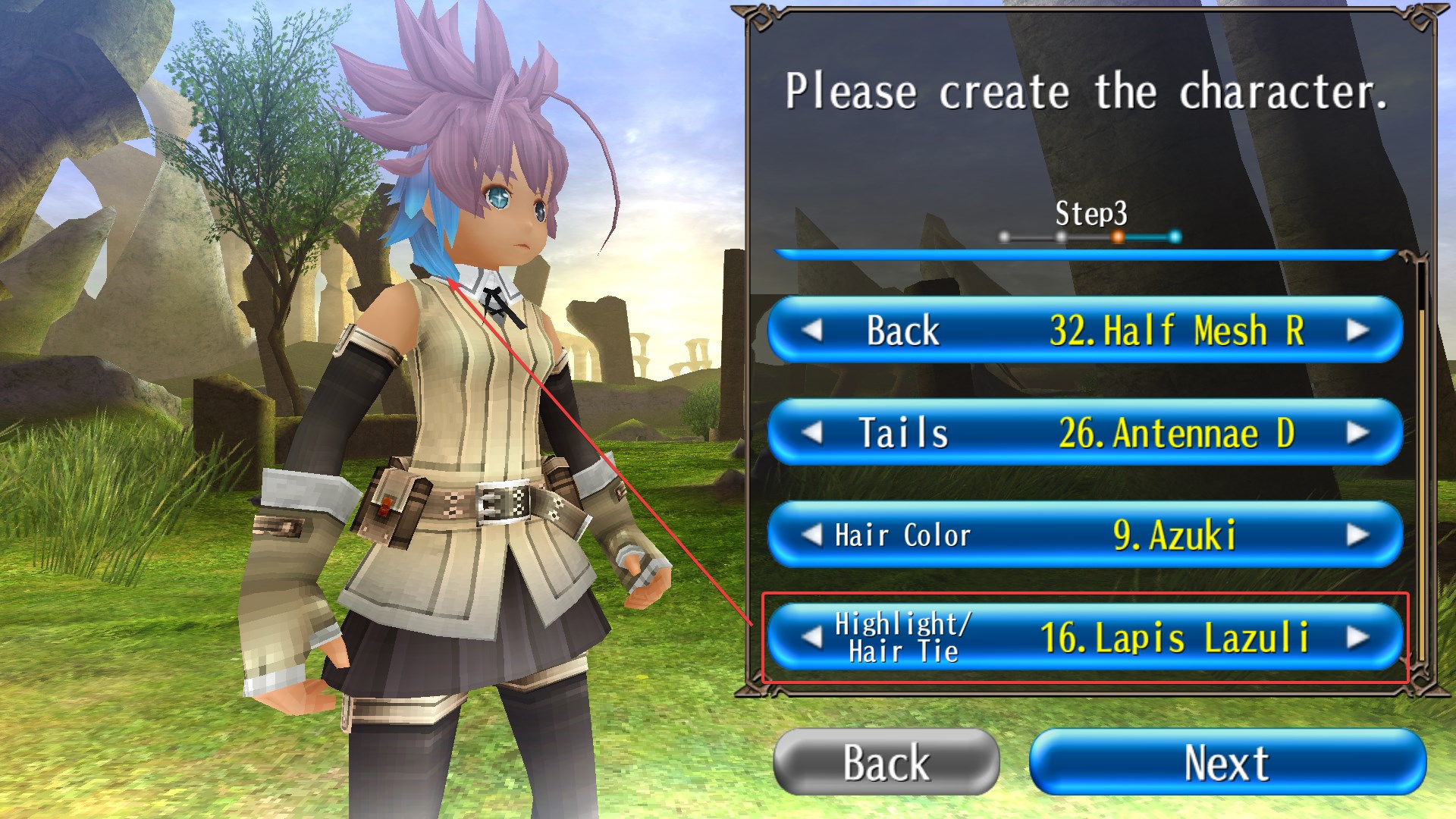Screen dimensions: 1456x819
Task: Advance Hair Color past Azuki
Action: coord(1357,535)
